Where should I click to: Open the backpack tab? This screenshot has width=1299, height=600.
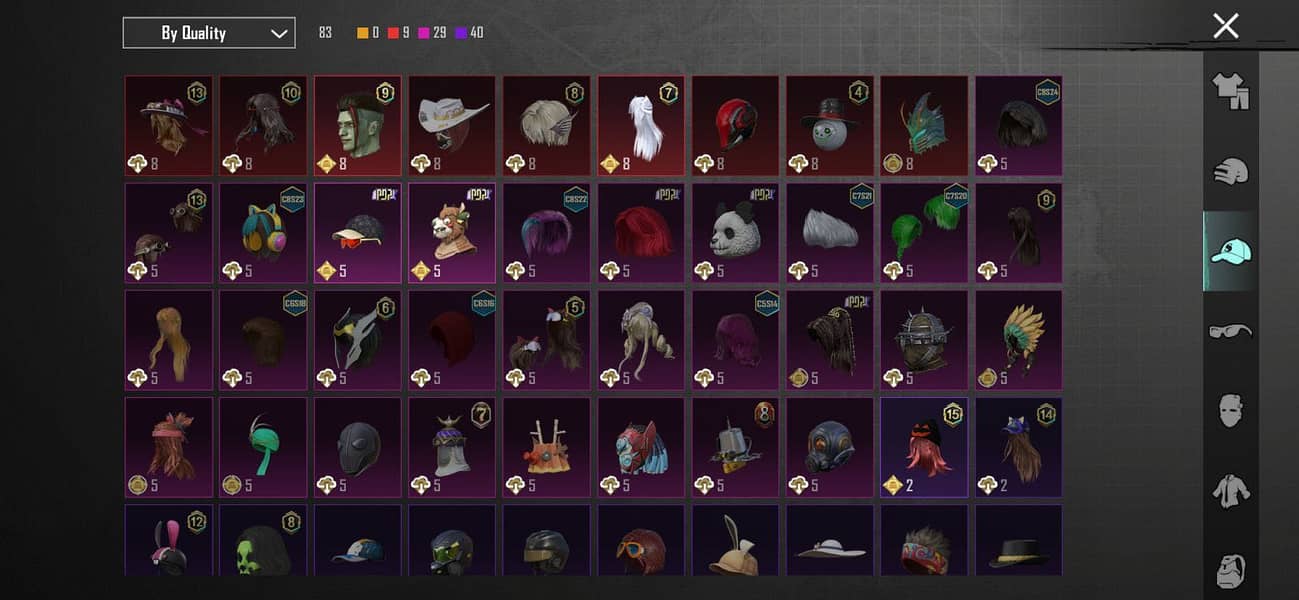[x=1230, y=569]
